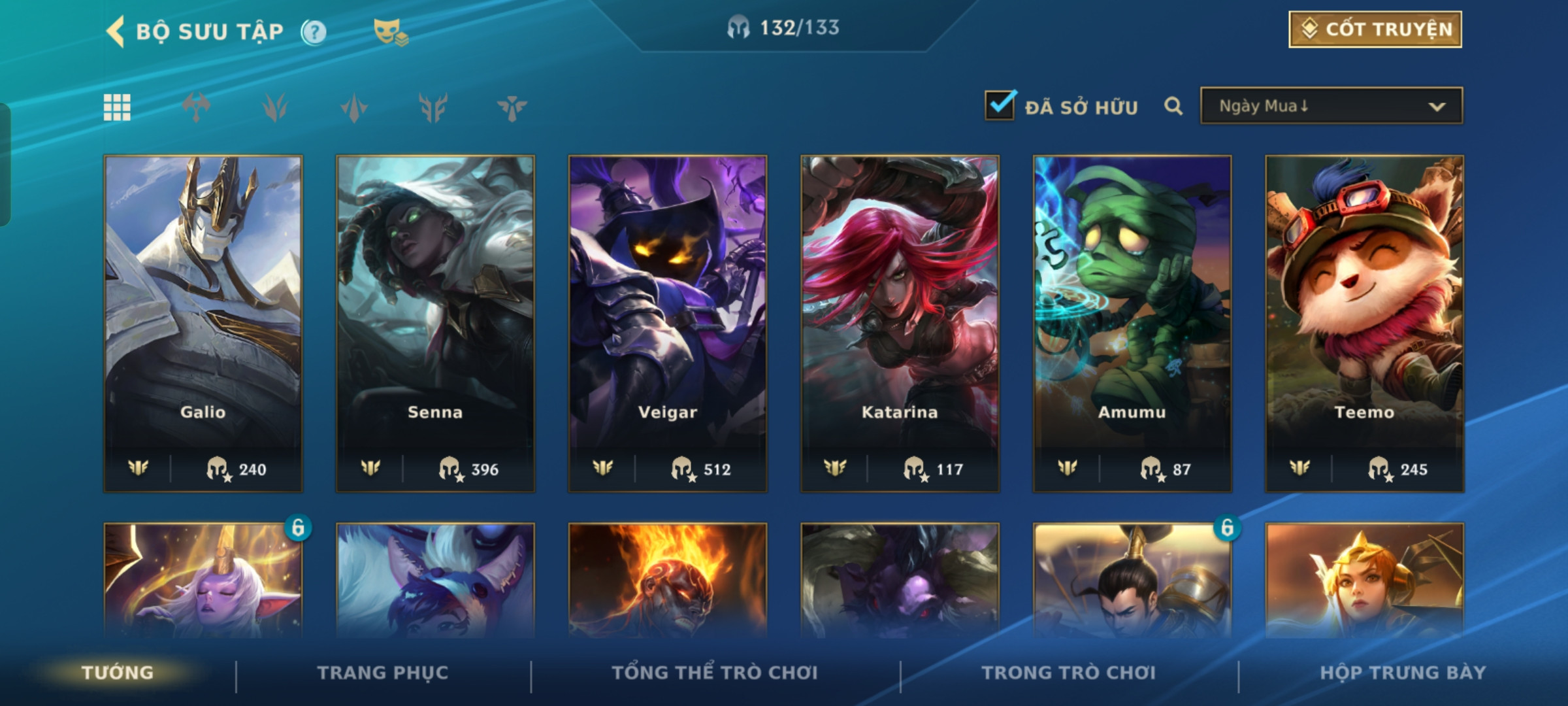Show all champions with the grid filter
Viewport: 1568px width, 706px height.
[x=117, y=107]
